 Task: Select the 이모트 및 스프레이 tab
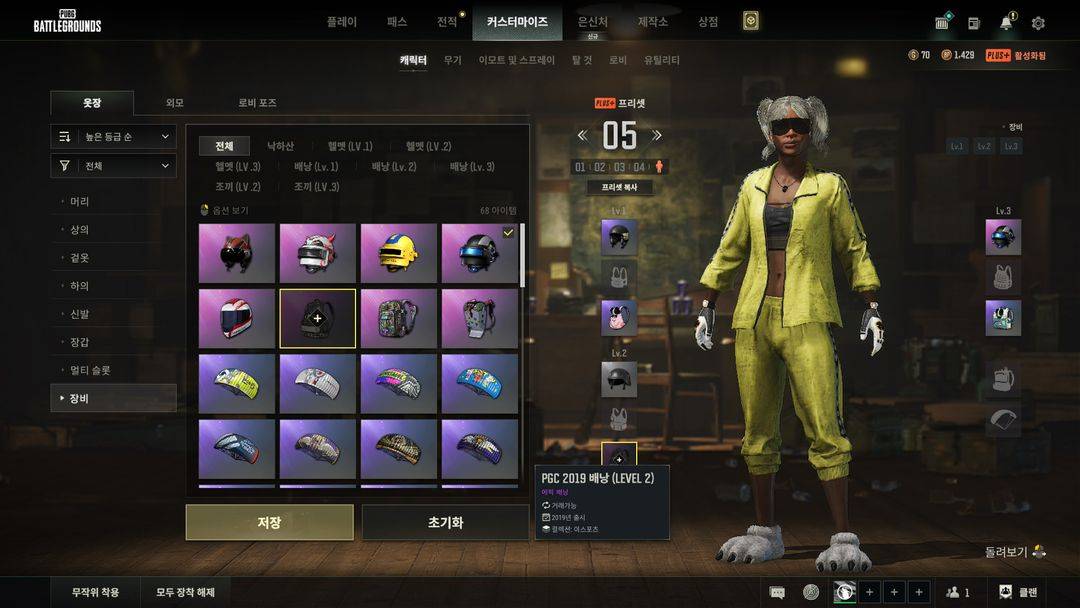click(x=516, y=60)
